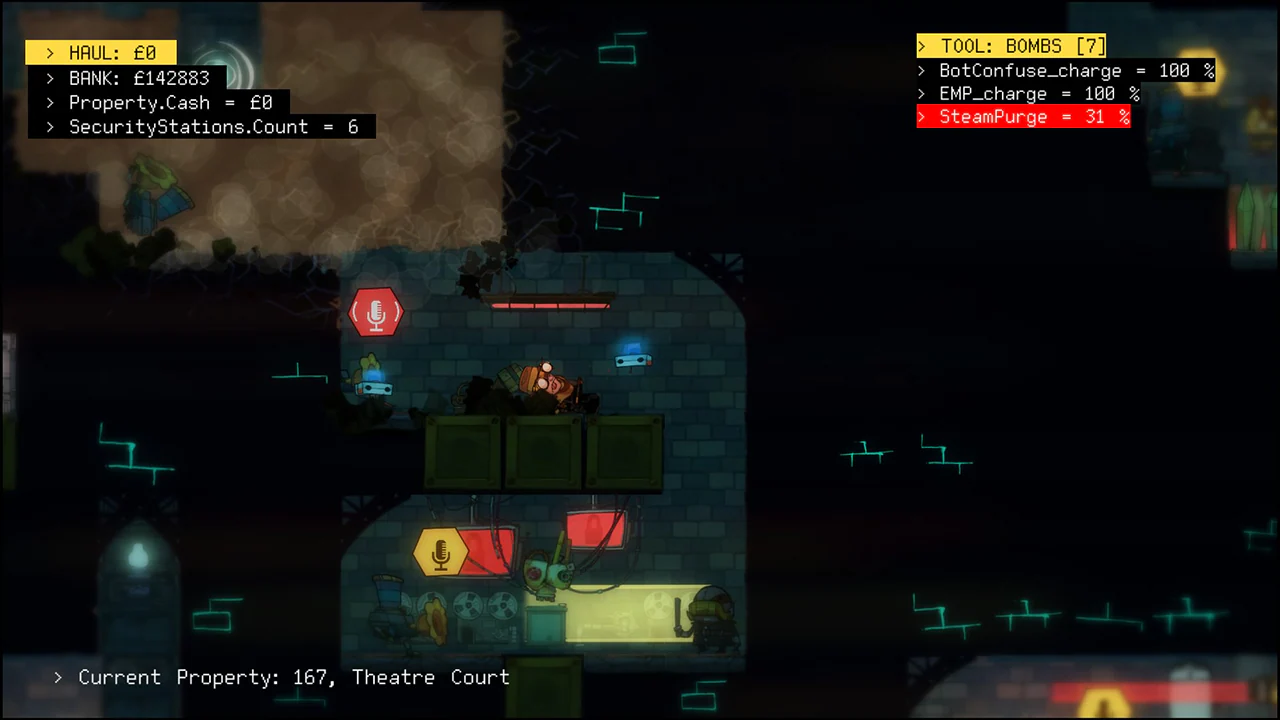Image resolution: width=1280 pixels, height=720 pixels.
Task: Select the yellow microphone alert icon
Action: 440,550
